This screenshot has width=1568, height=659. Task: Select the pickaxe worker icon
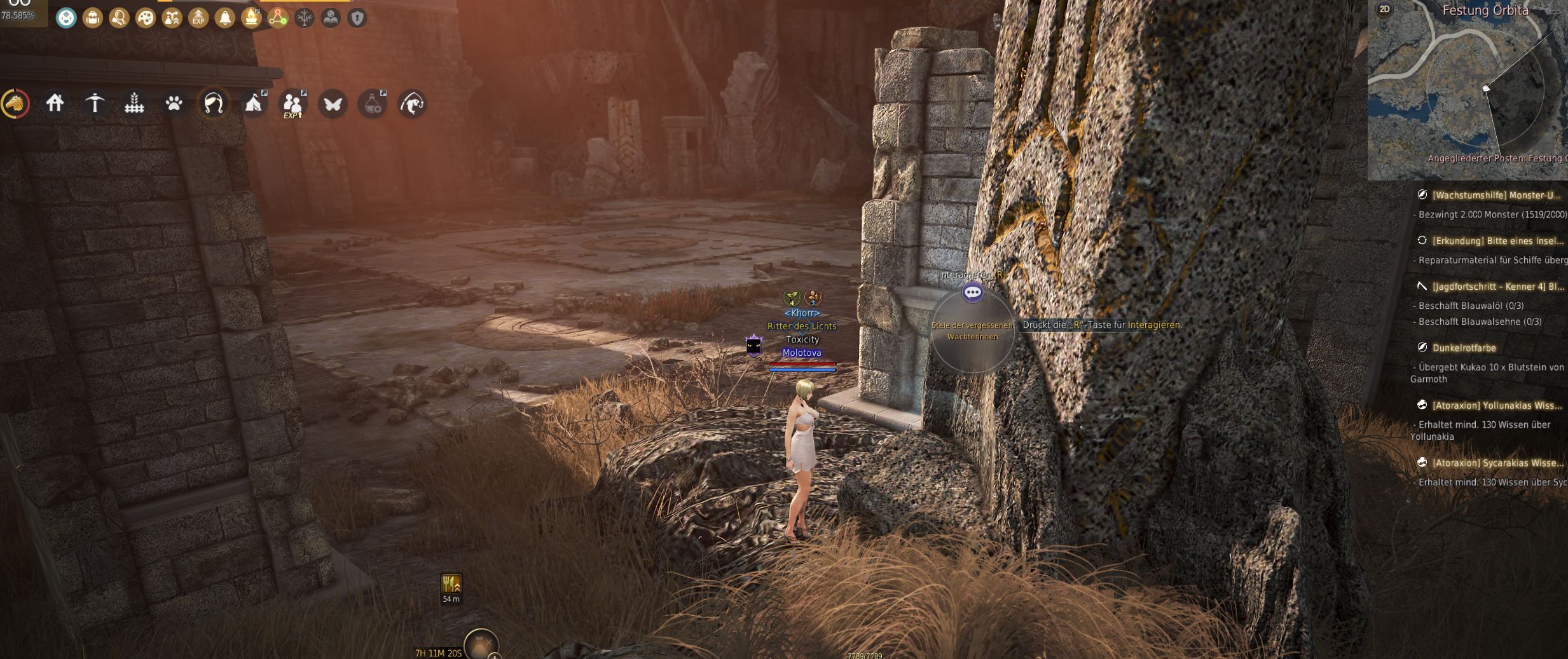pos(95,103)
